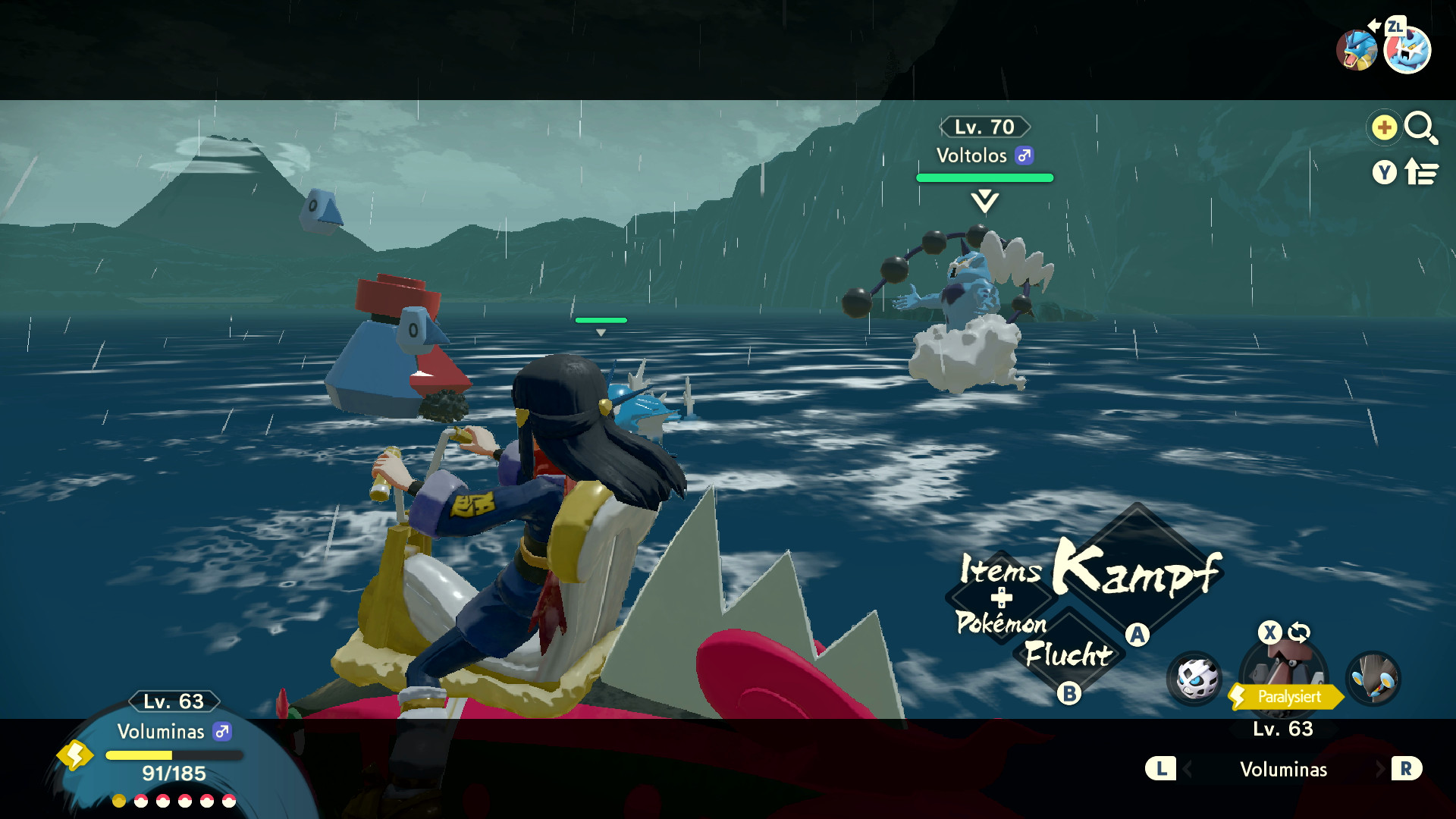Open the Items menu

coord(1000,570)
